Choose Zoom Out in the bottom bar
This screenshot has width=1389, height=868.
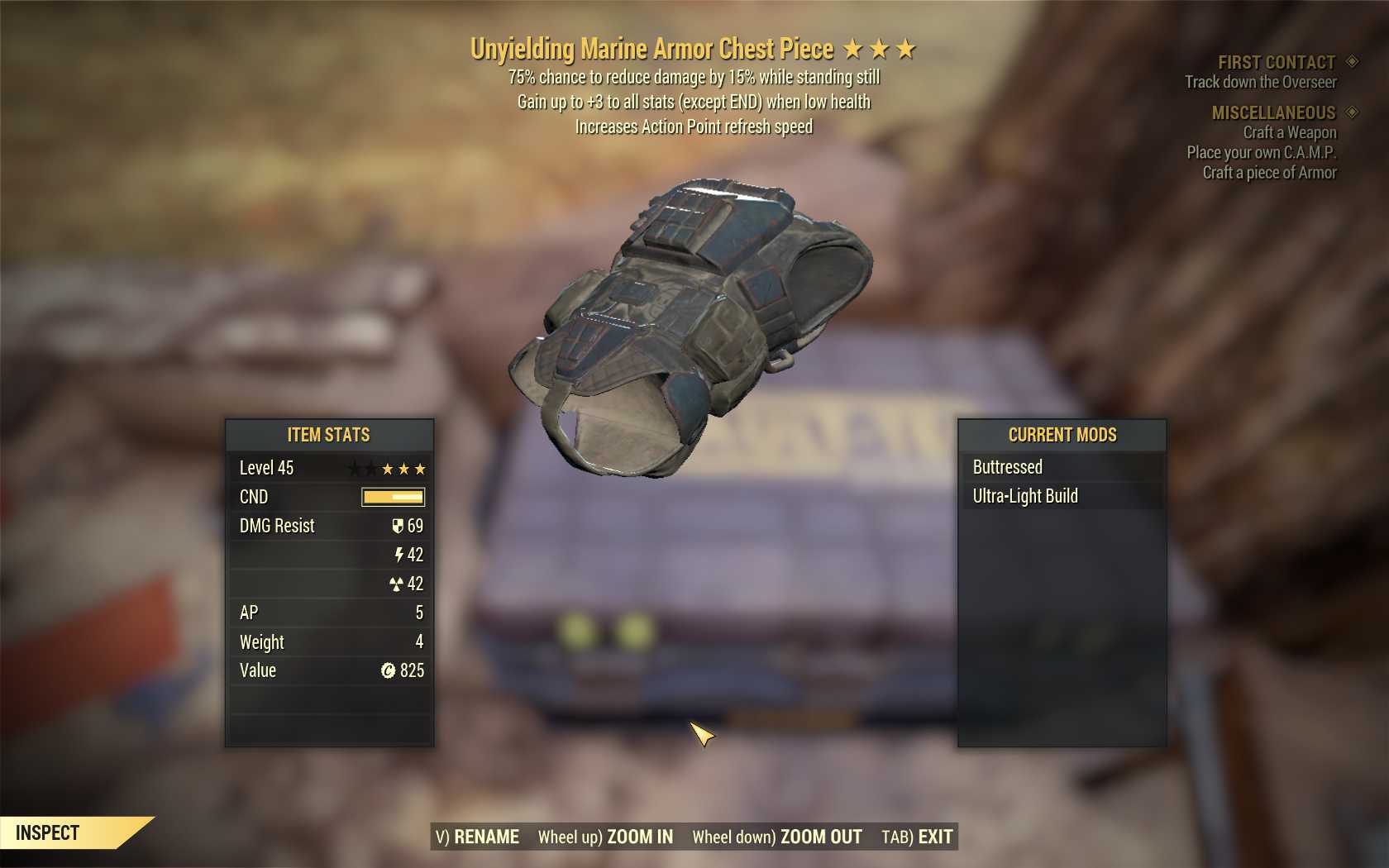(777, 837)
